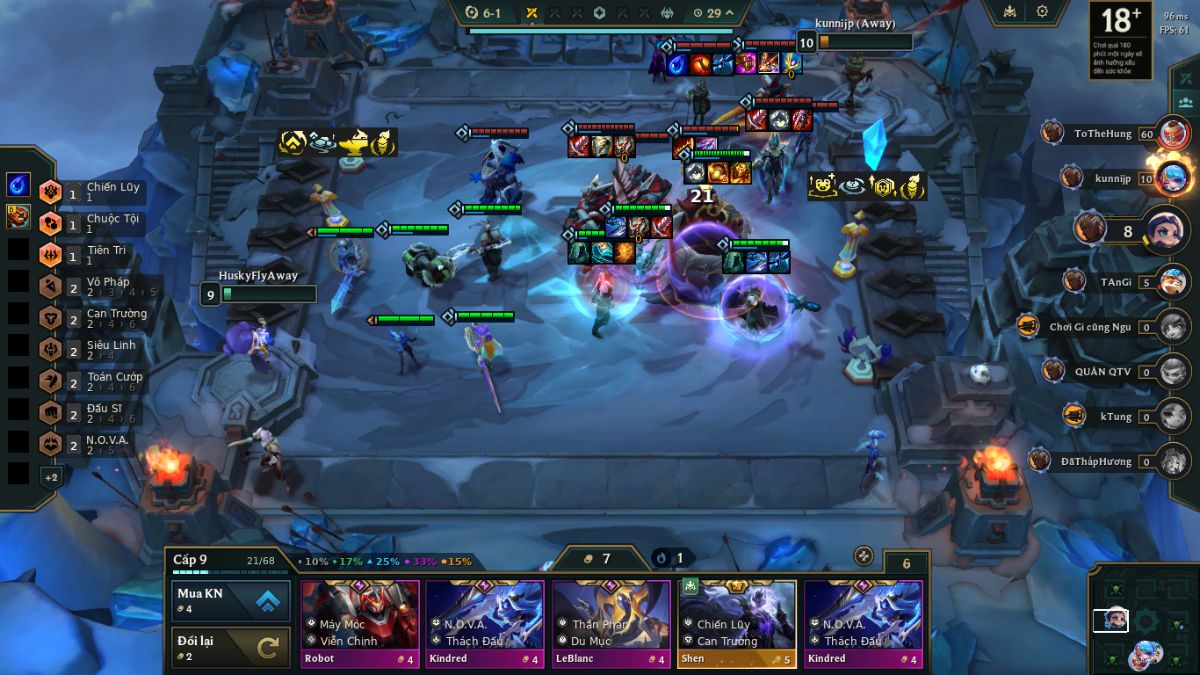Expand the +2 hidden traits

[x=51, y=477]
